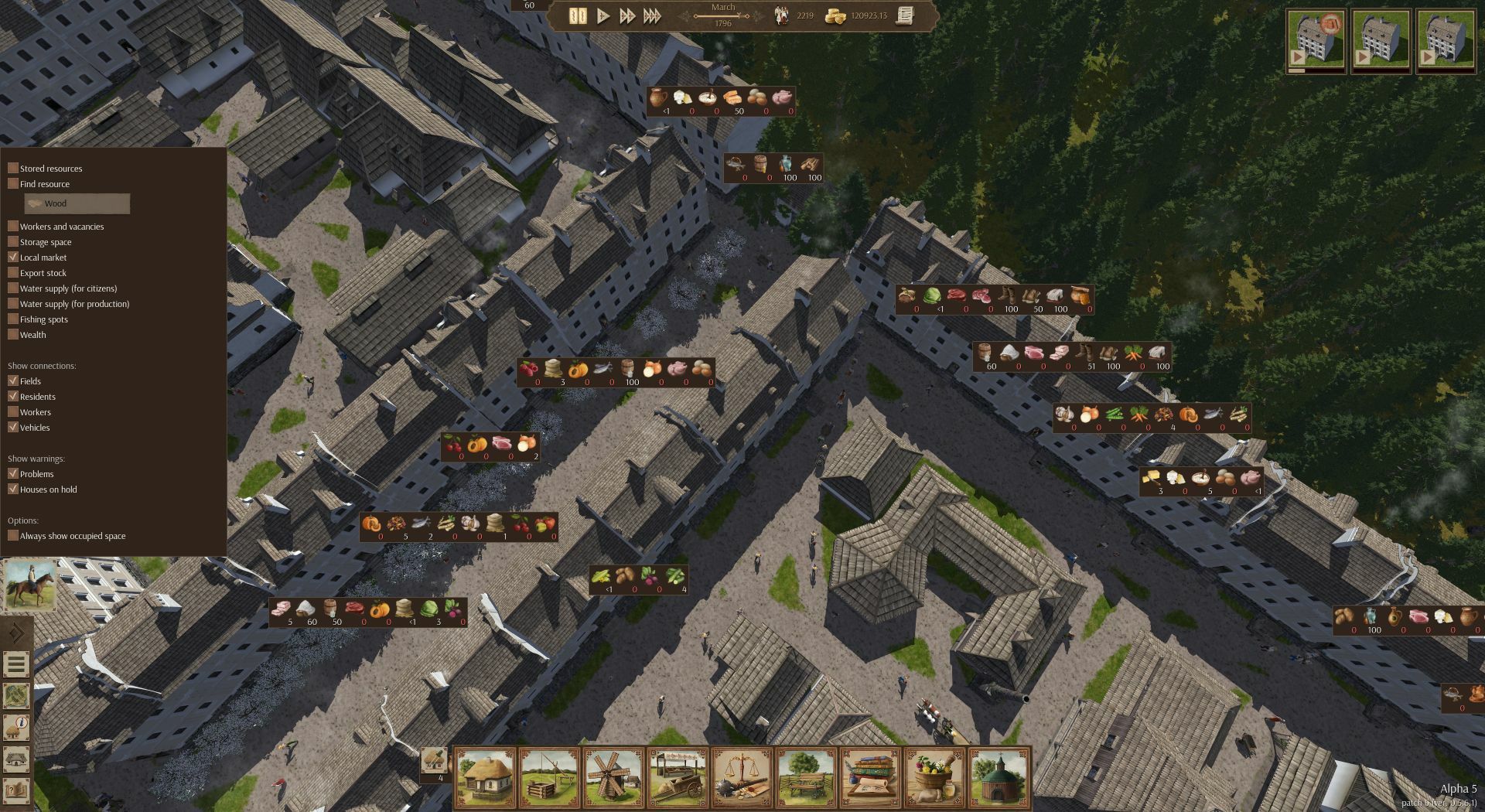Screen dimensions: 1485x812
Task: Pause the game simulation
Action: click(x=576, y=15)
